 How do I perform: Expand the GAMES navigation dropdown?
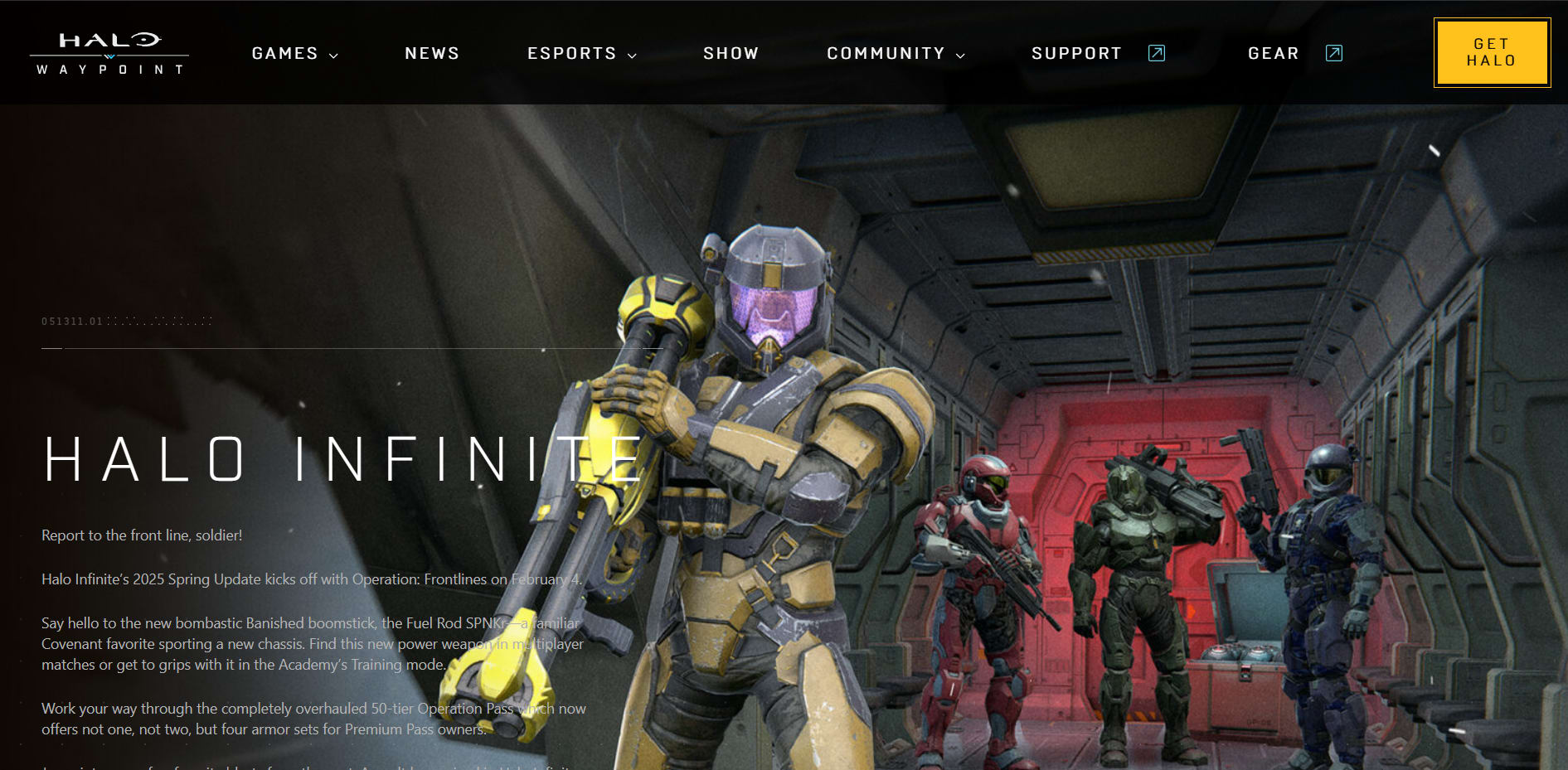[284, 52]
